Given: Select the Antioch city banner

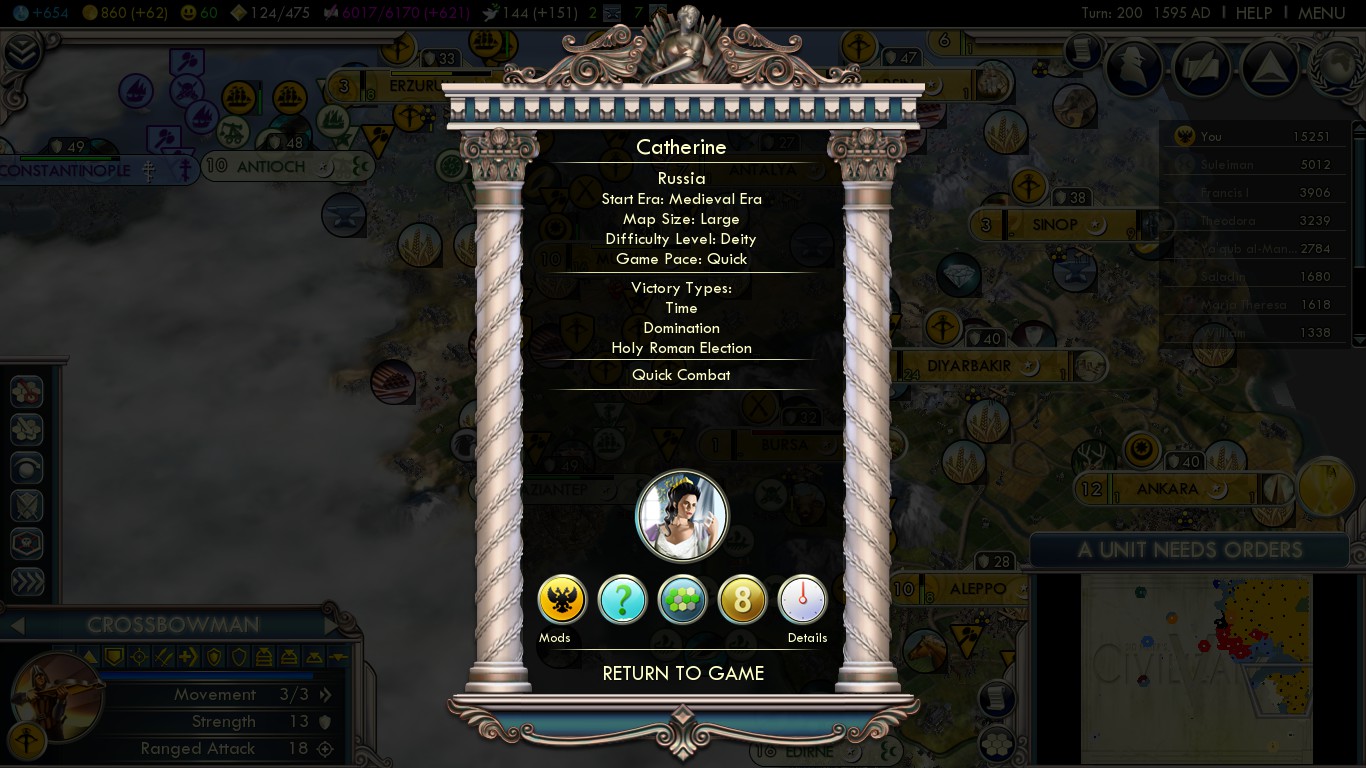Looking at the screenshot, I should [270, 167].
